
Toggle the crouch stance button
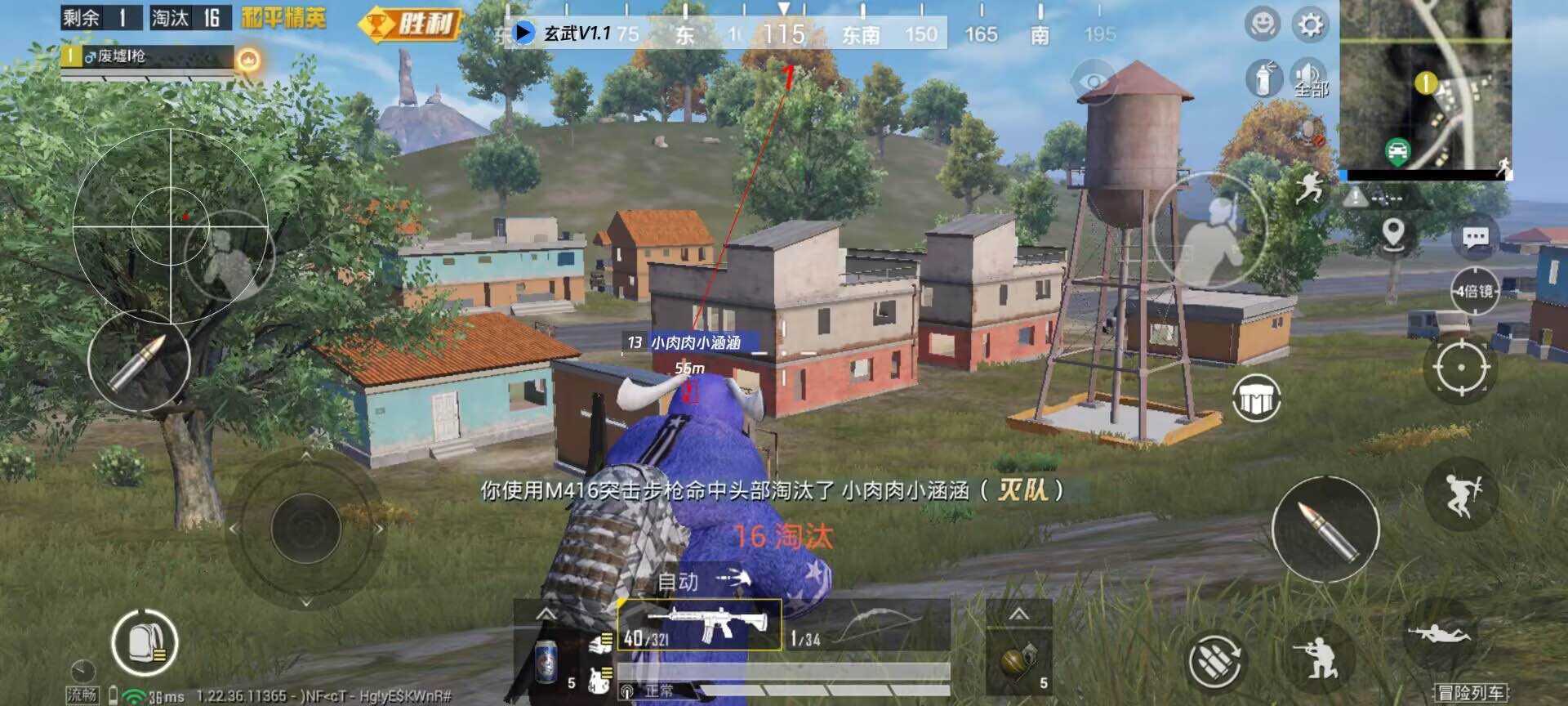click(x=1318, y=657)
